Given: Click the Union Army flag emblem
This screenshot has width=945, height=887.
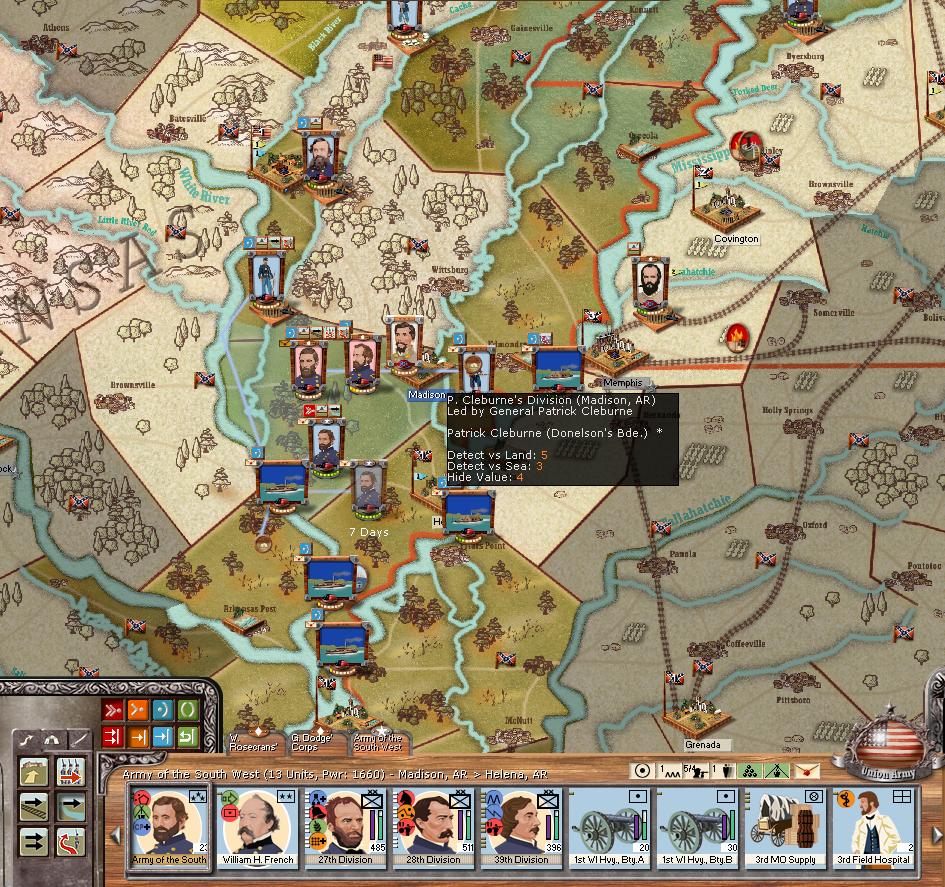Looking at the screenshot, I should (887, 742).
